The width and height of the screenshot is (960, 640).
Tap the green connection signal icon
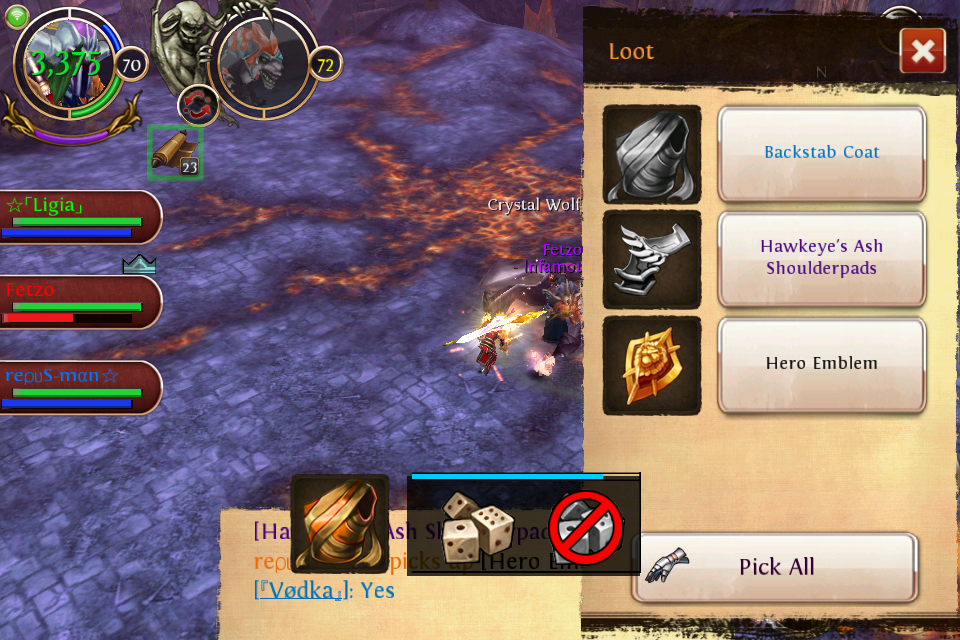coord(17,16)
